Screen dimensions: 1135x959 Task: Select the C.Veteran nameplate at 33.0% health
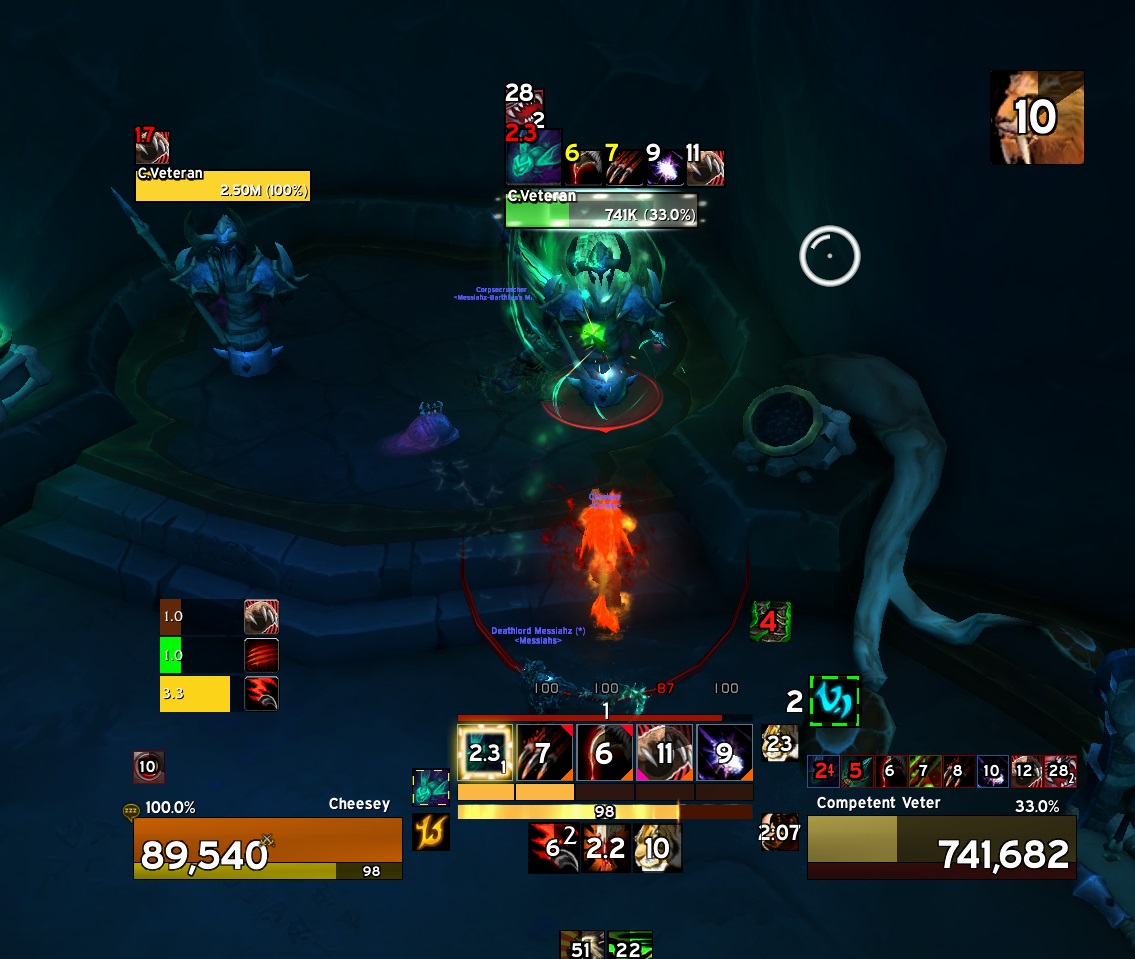[601, 210]
